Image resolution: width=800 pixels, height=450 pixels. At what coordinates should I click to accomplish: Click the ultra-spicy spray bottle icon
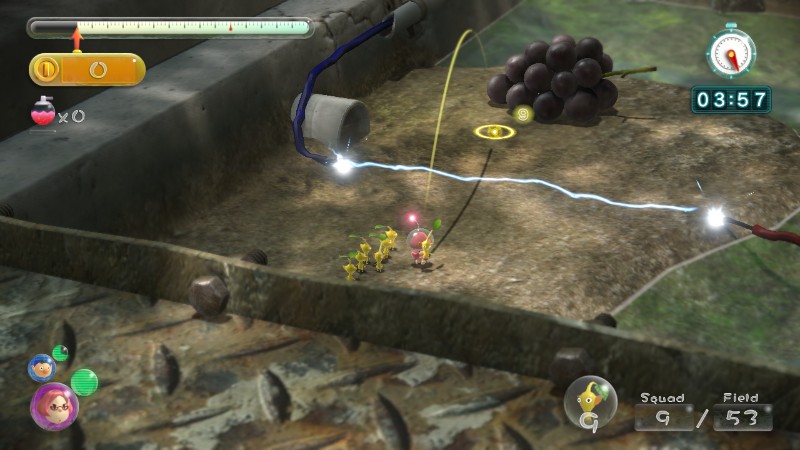tap(42, 113)
